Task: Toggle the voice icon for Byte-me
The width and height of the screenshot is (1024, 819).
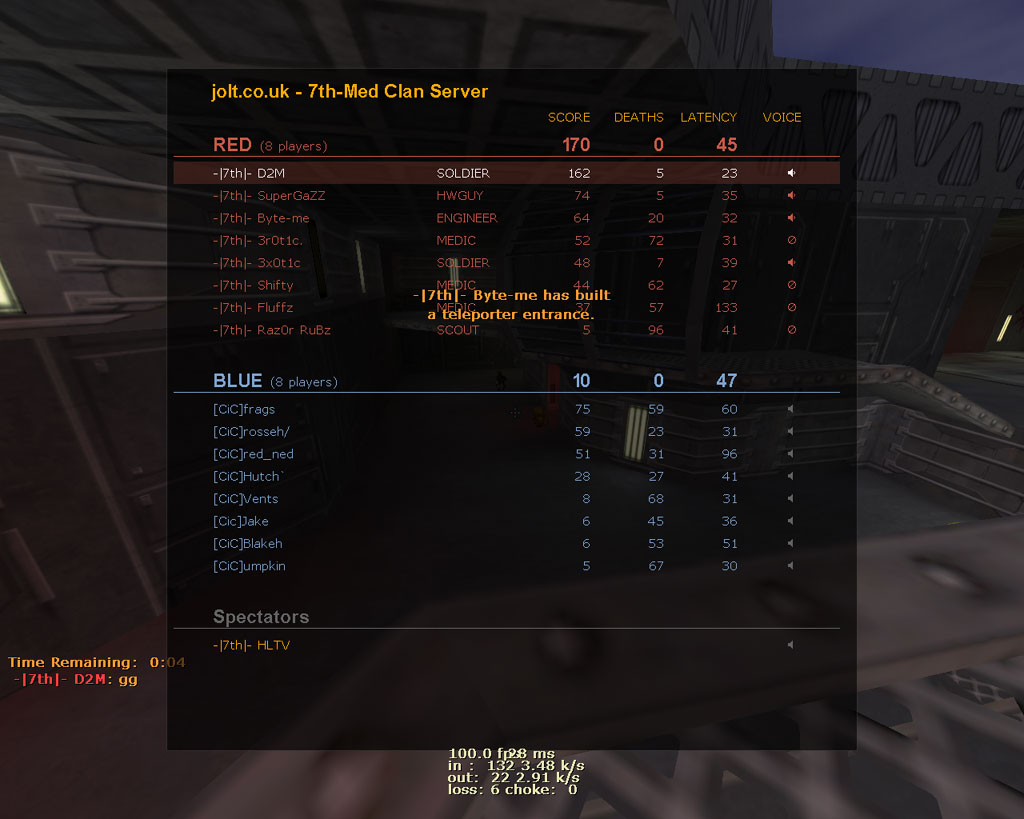Action: [x=791, y=218]
